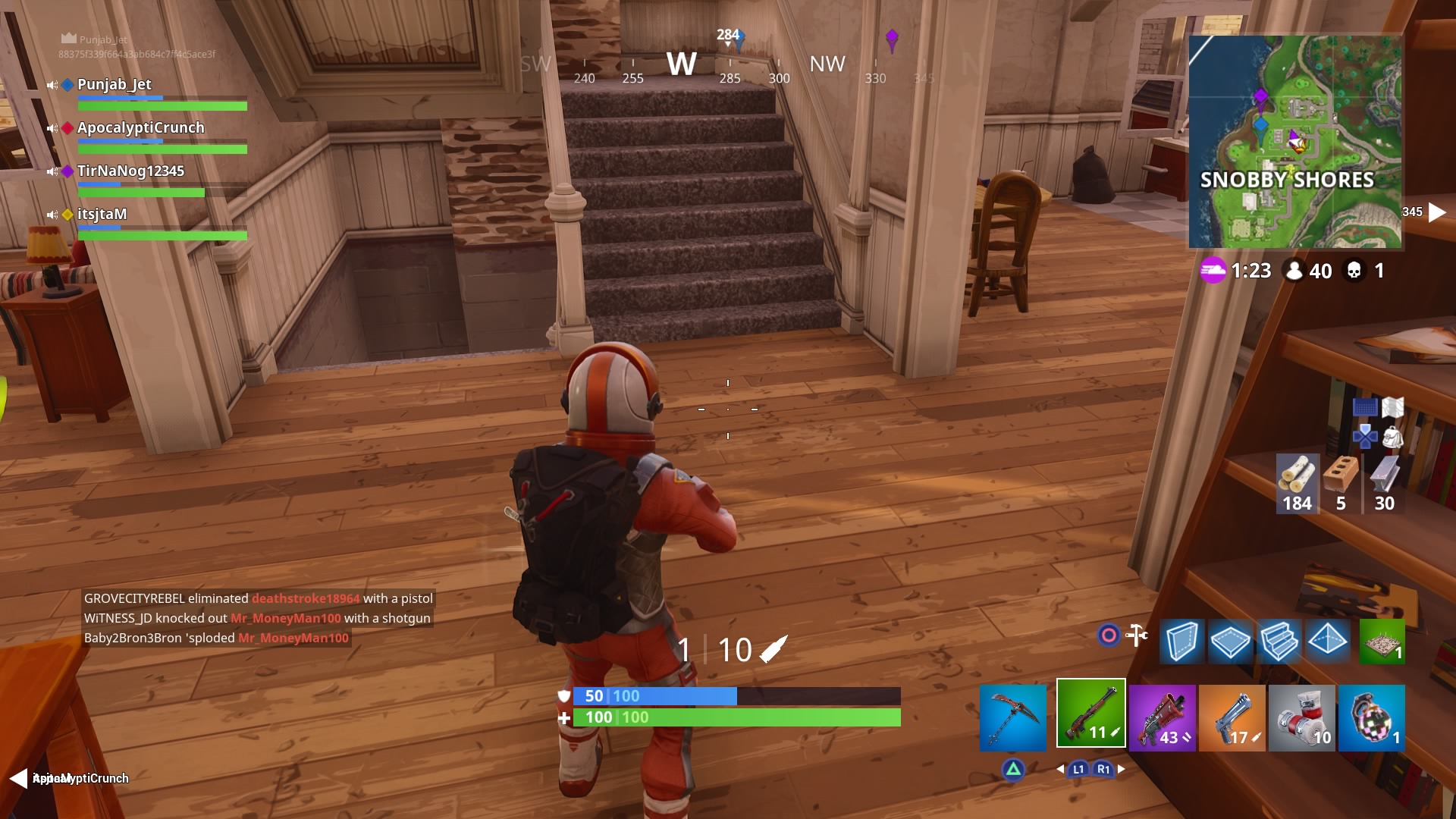Mute Punjab_Jet's voice chat speaker
The image size is (1456, 819).
tap(54, 85)
